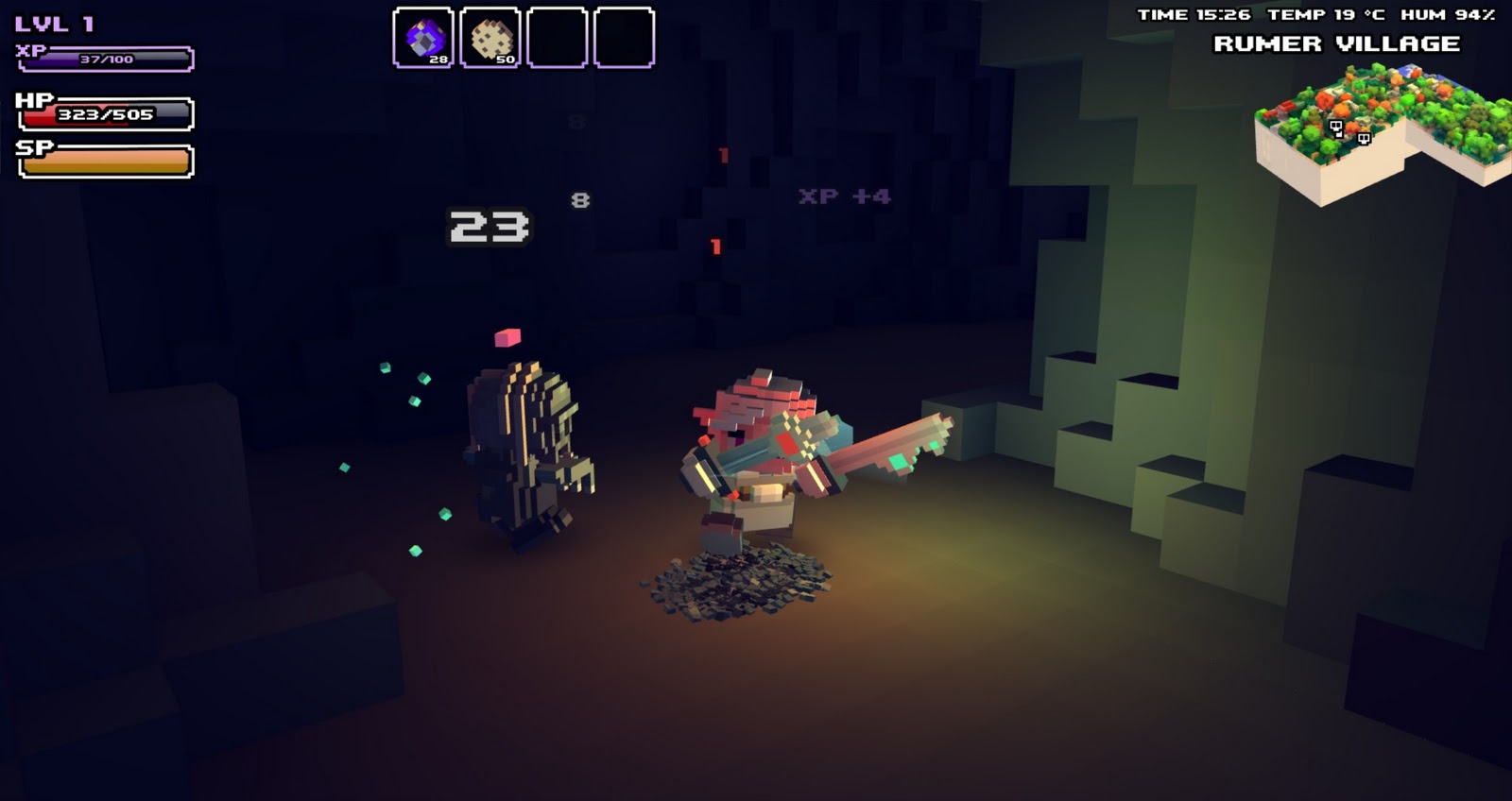Select the purple gem in hotbar slot one

[424, 35]
